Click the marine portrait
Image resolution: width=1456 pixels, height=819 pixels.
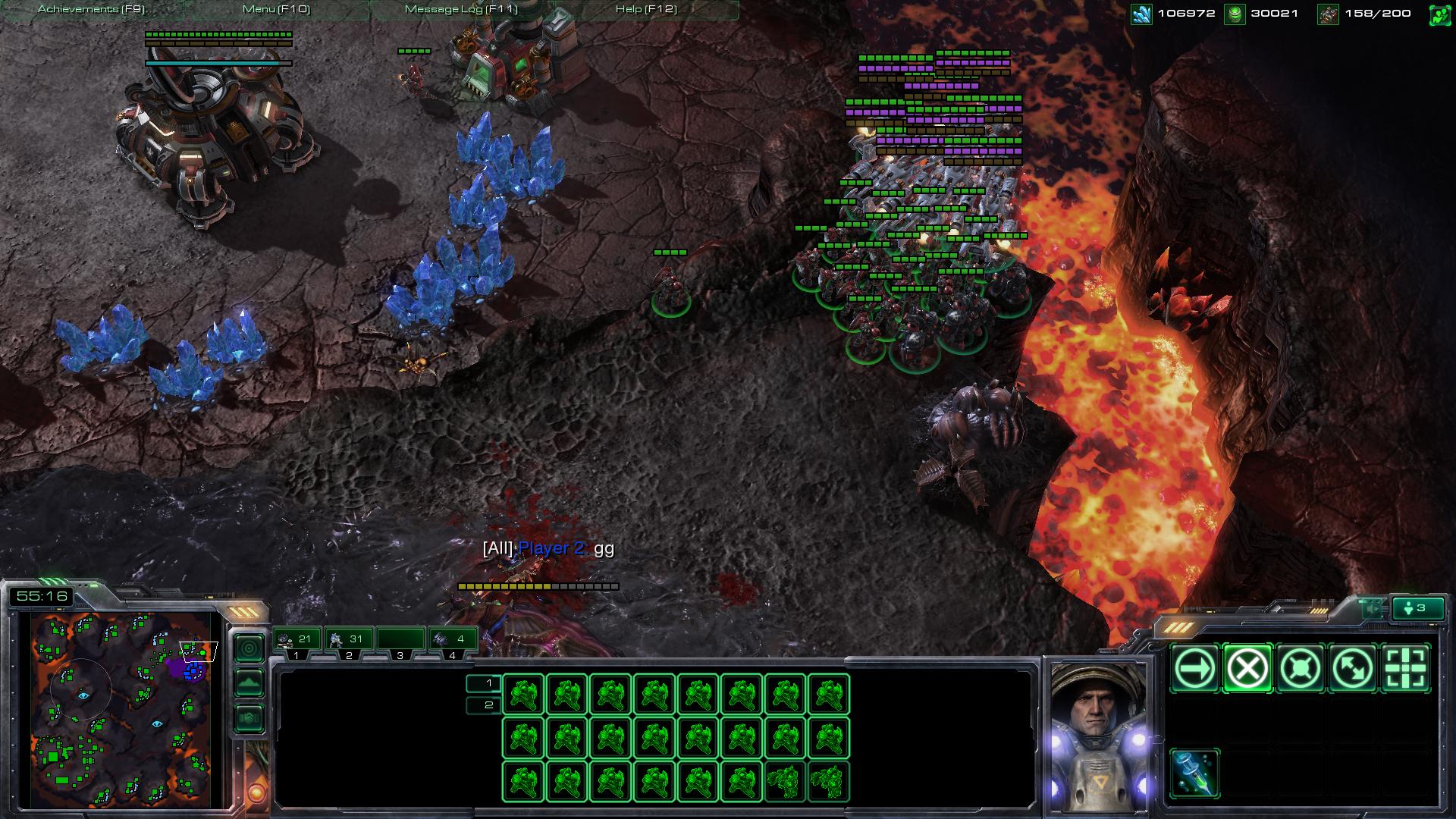click(x=1094, y=733)
